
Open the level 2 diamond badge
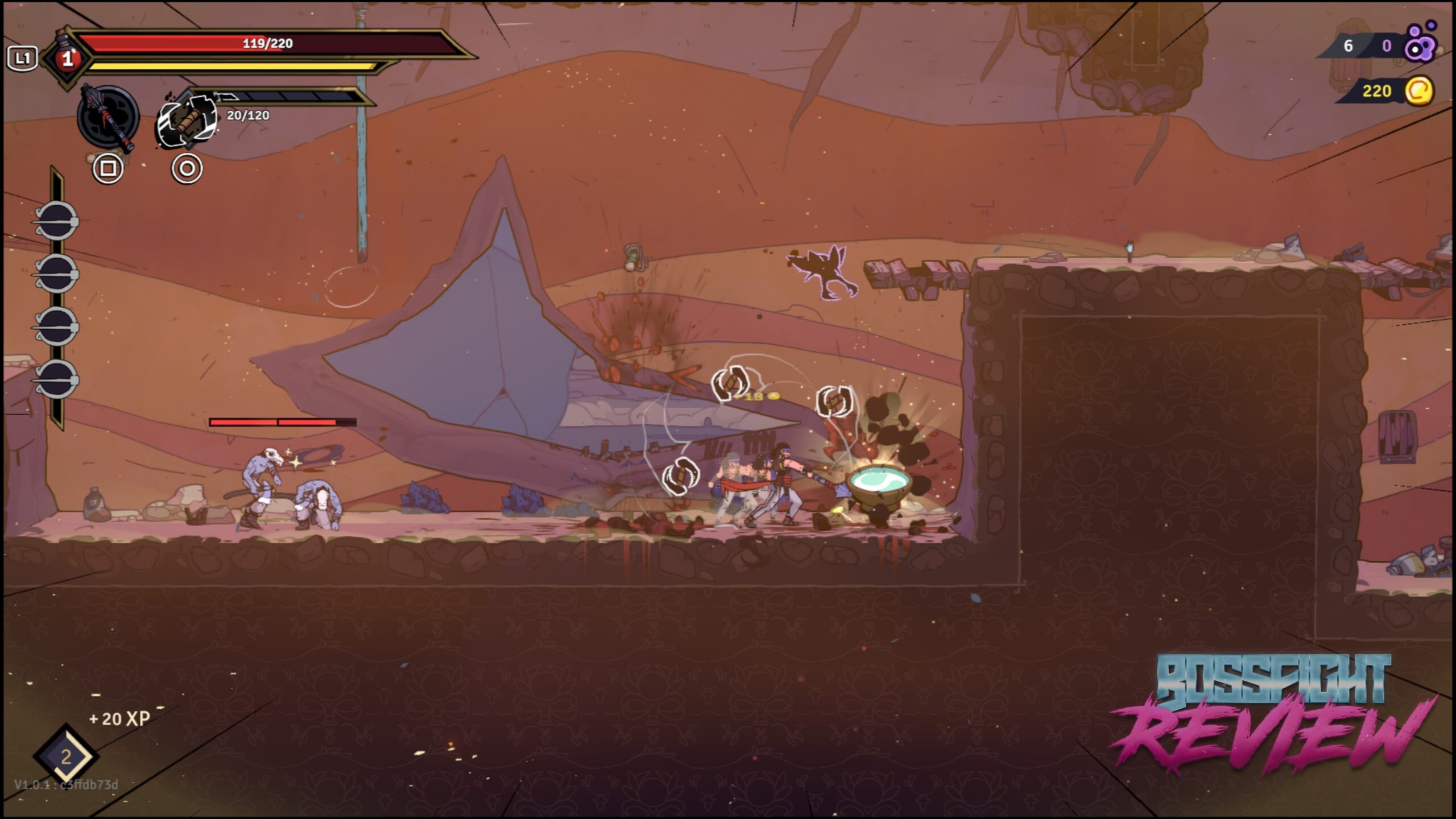click(66, 756)
